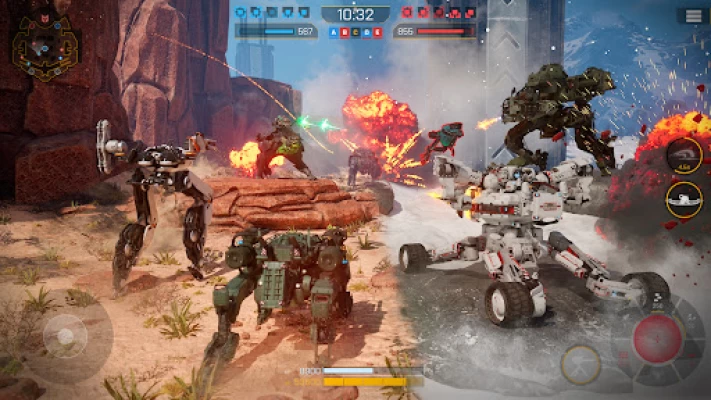Image resolution: width=711 pixels, height=400 pixels.
Task: Trigger the lower circular mech ability icon
Action: pyautogui.click(x=684, y=199)
